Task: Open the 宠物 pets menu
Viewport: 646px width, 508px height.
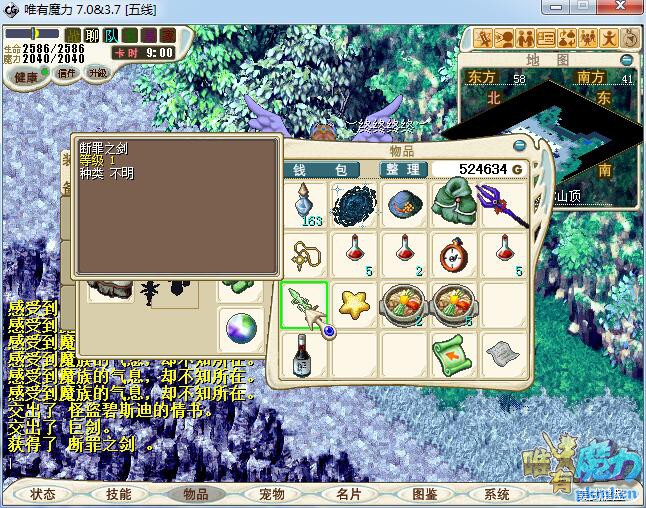Action: click(x=272, y=494)
